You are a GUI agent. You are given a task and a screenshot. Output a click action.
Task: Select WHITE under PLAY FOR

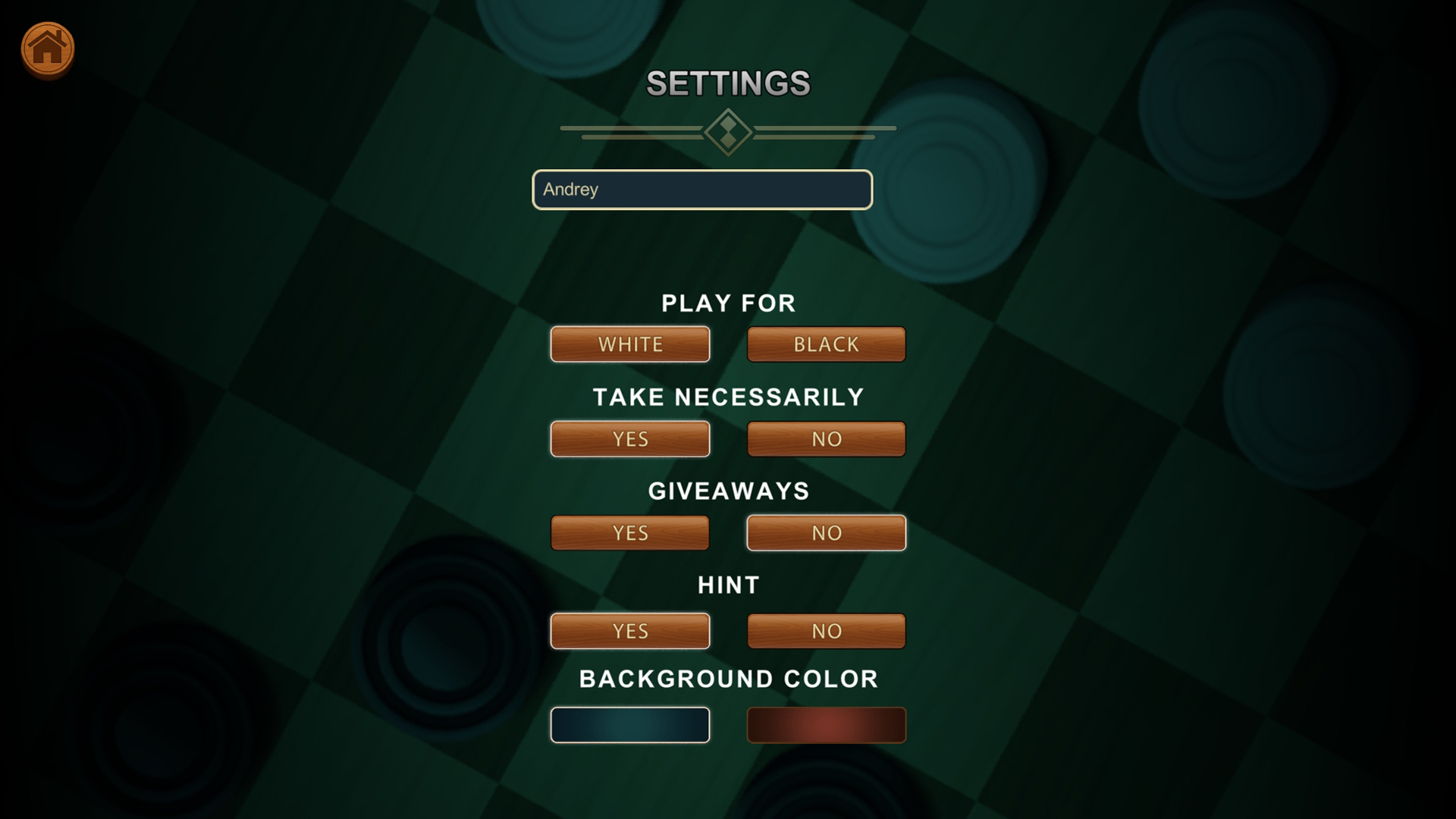(629, 344)
